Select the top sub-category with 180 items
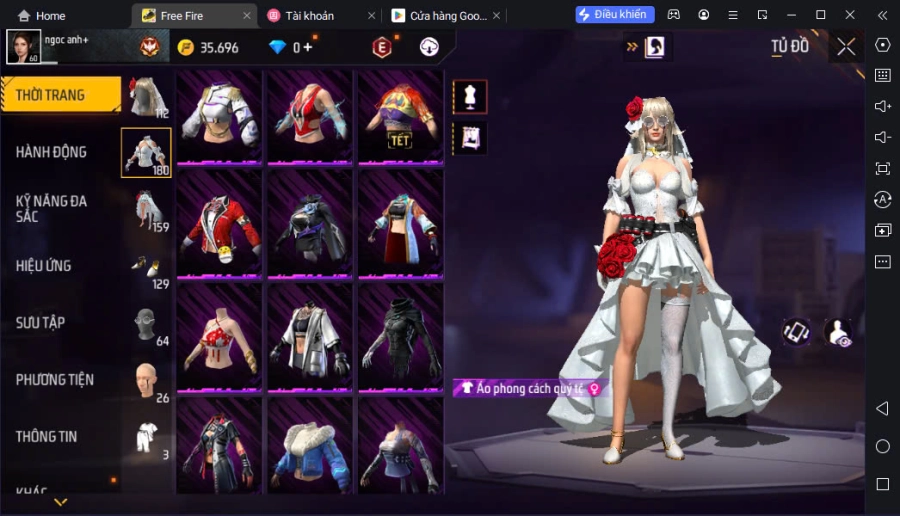The height and width of the screenshot is (516, 900). tap(146, 153)
